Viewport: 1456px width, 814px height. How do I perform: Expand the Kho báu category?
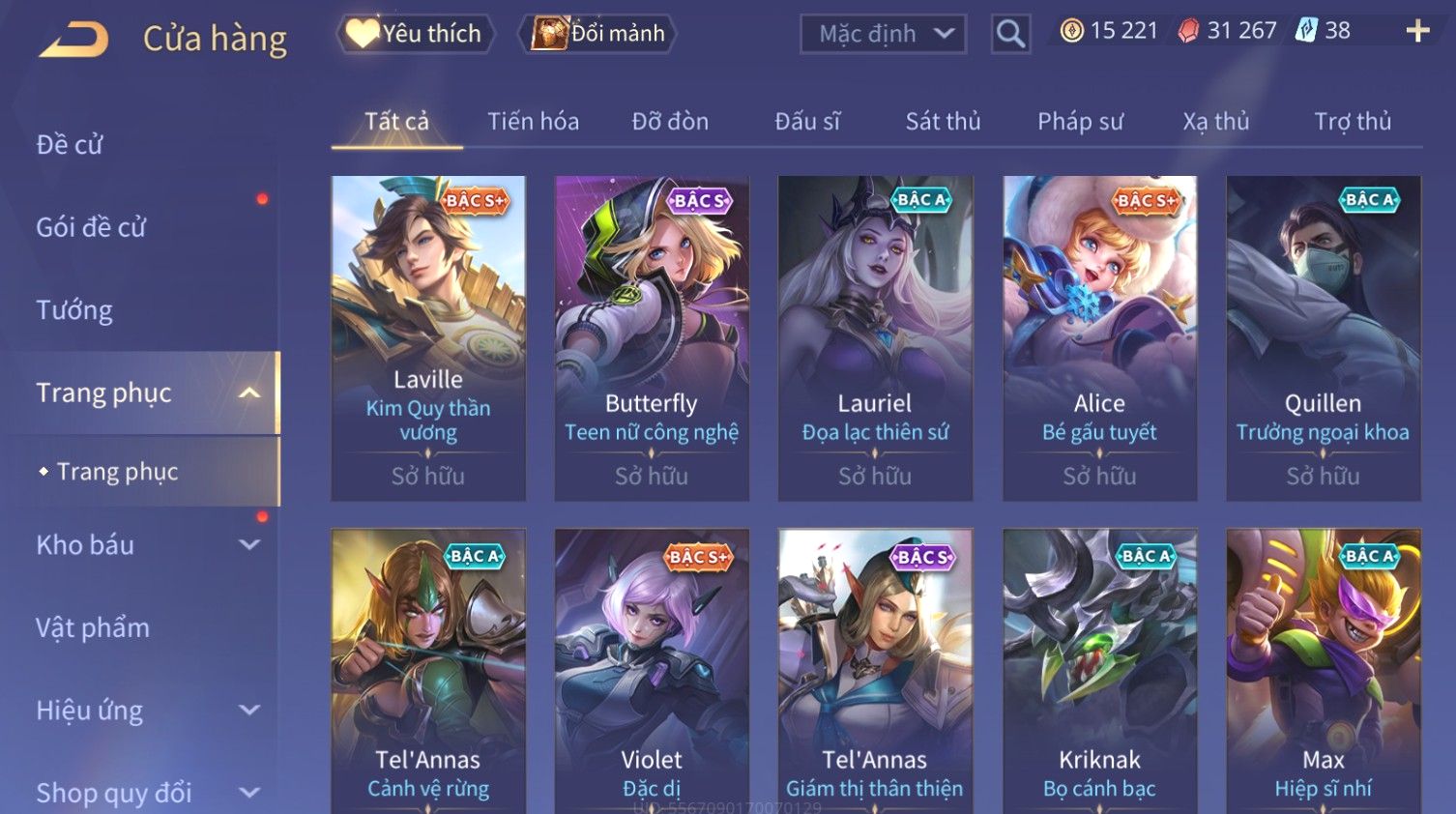point(145,545)
